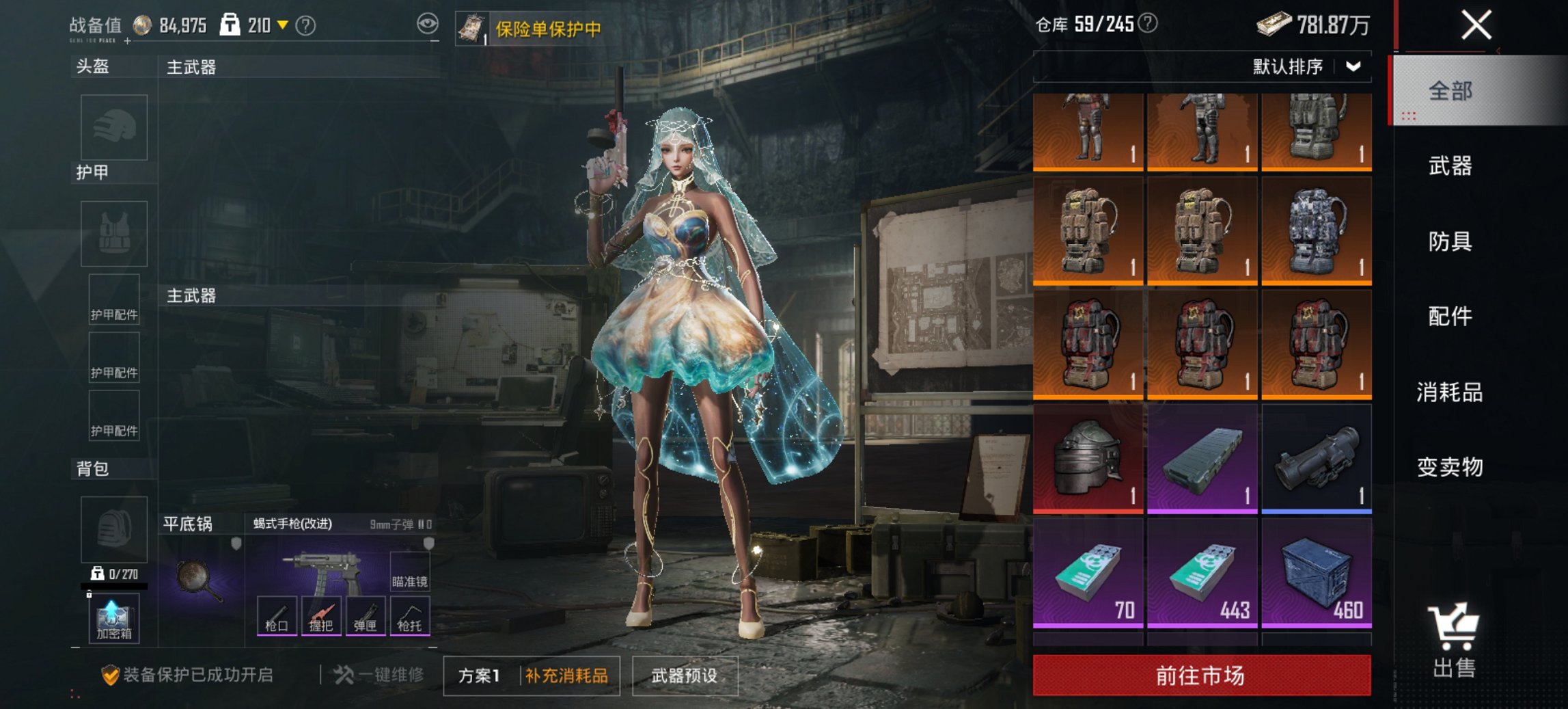Click the helmet slot under 头盔

(x=113, y=126)
